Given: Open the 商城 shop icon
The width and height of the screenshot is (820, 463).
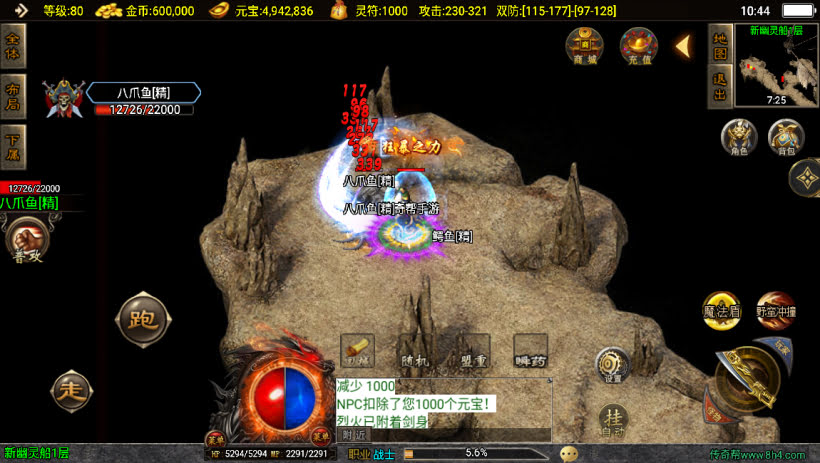Looking at the screenshot, I should [584, 46].
